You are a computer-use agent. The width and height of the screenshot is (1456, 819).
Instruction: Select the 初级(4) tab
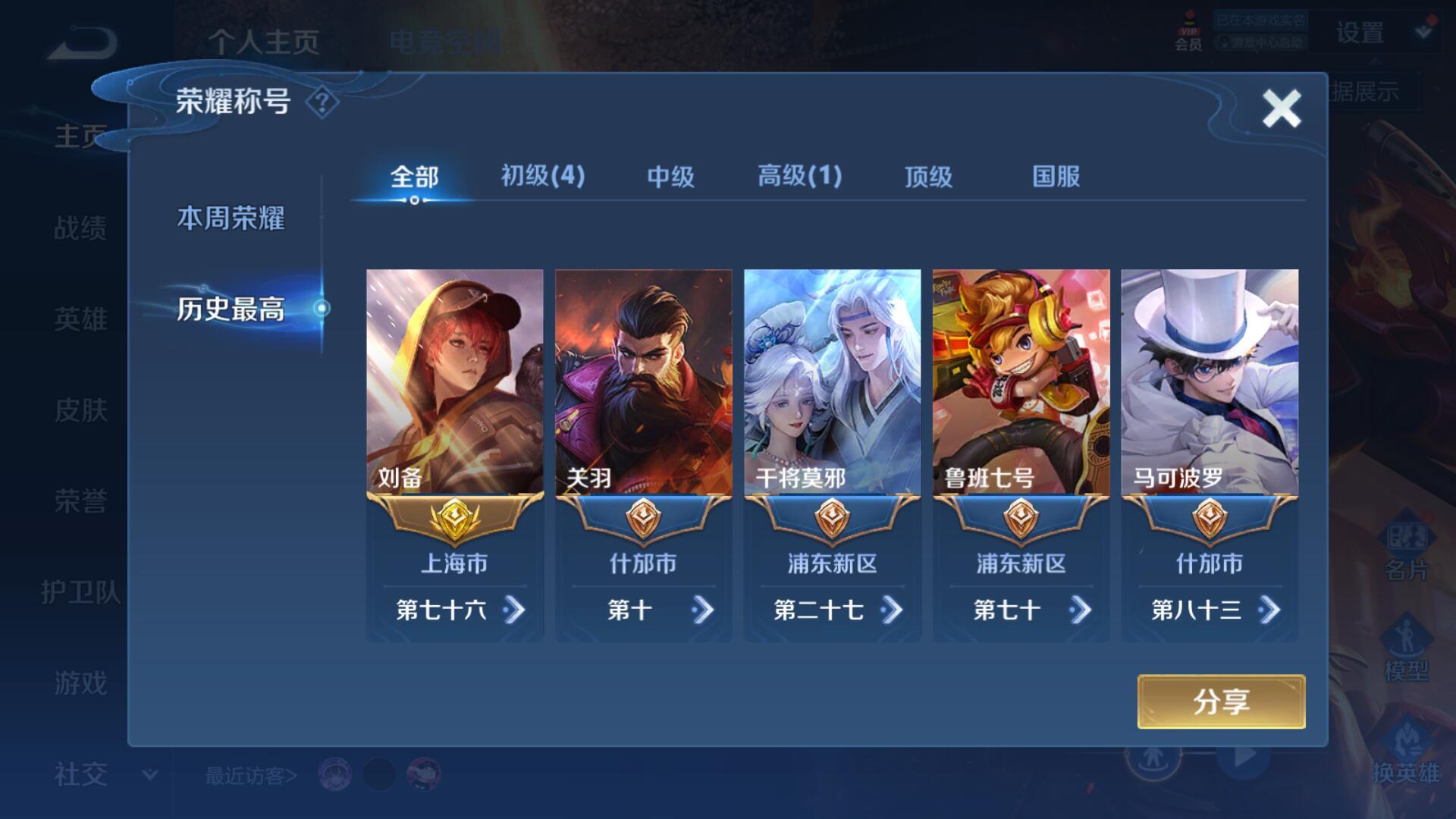pos(543,177)
